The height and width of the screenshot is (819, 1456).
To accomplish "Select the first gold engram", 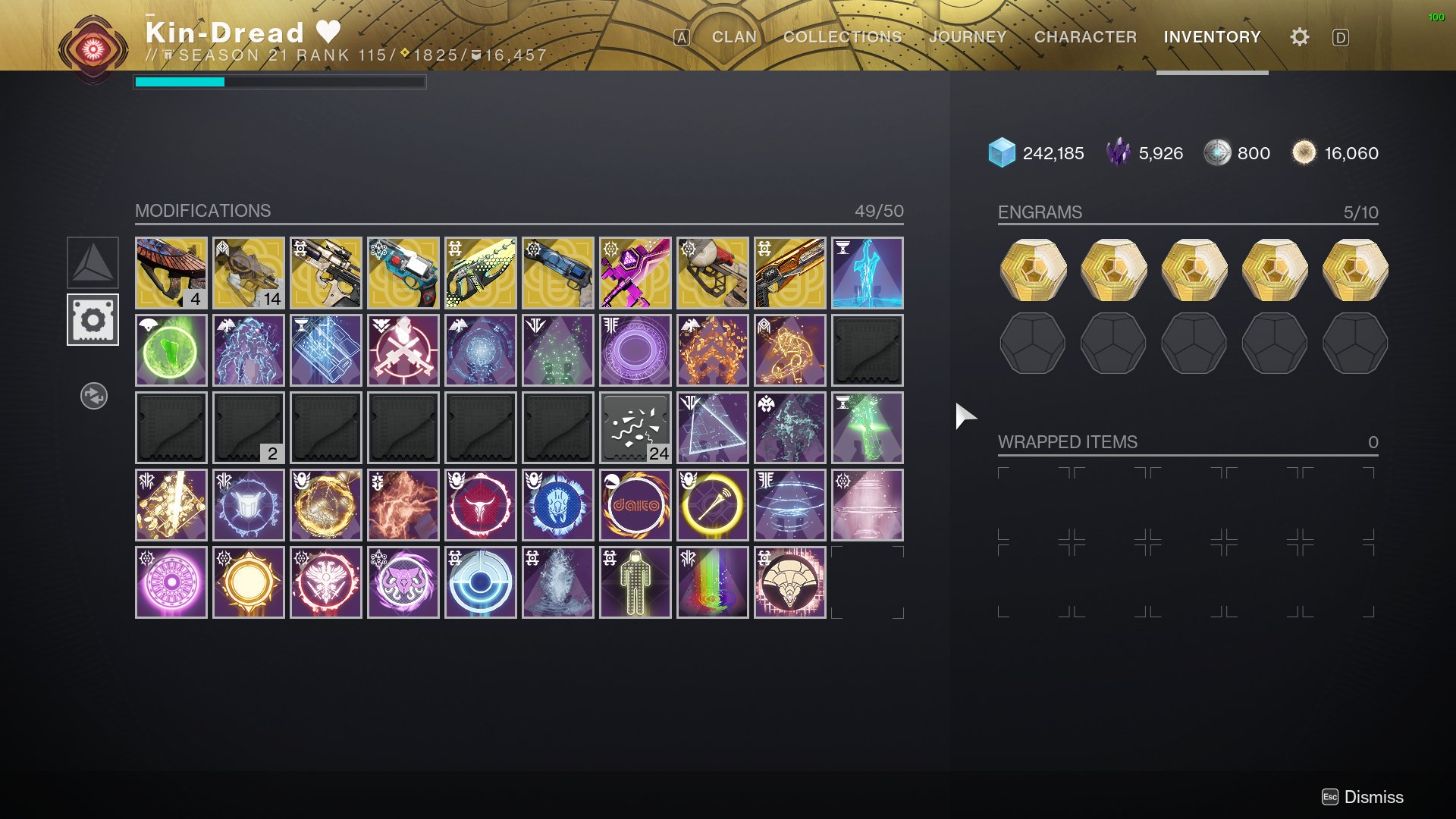I will click(1033, 271).
